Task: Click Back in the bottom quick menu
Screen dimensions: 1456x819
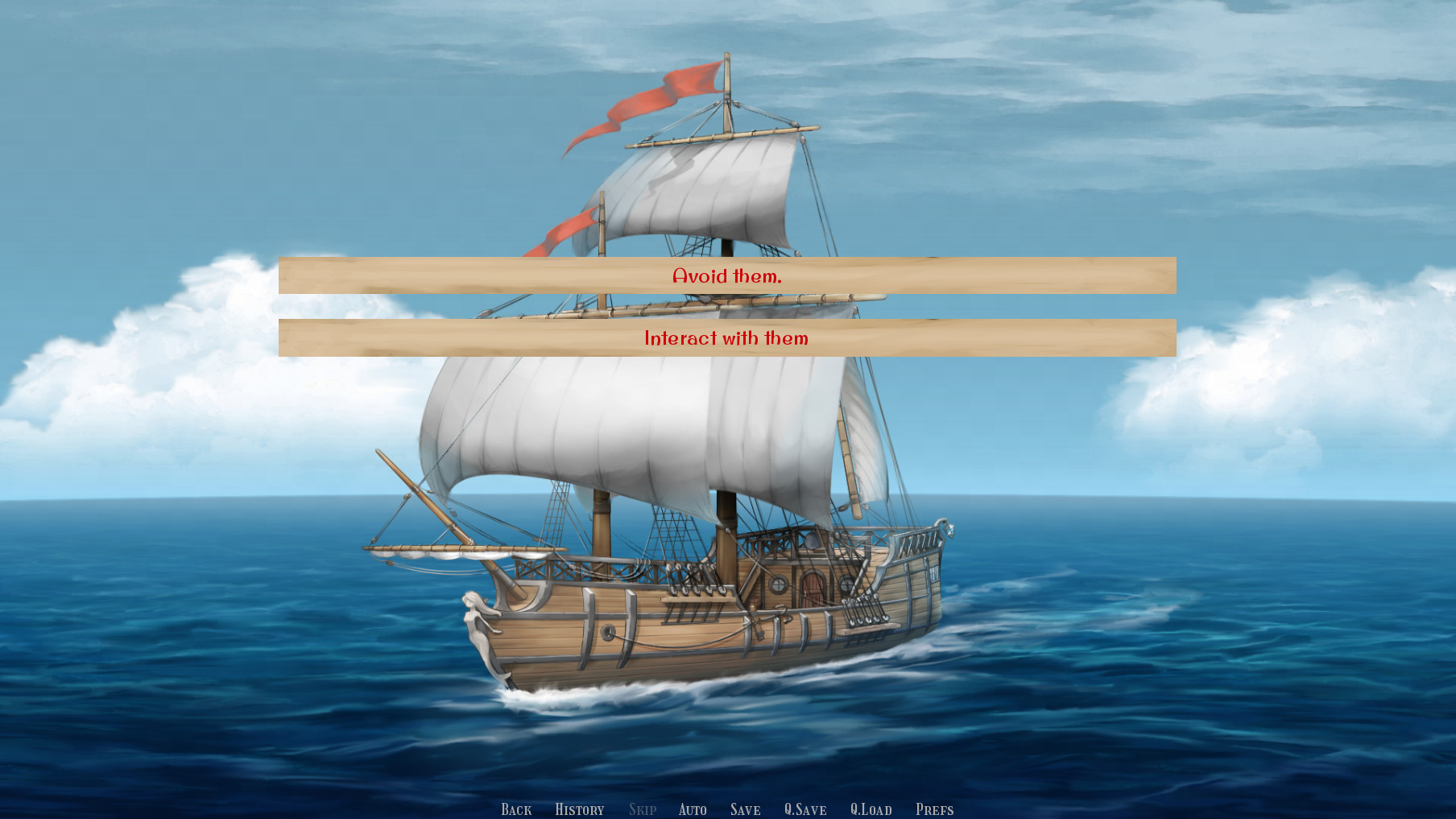Action: tap(516, 809)
